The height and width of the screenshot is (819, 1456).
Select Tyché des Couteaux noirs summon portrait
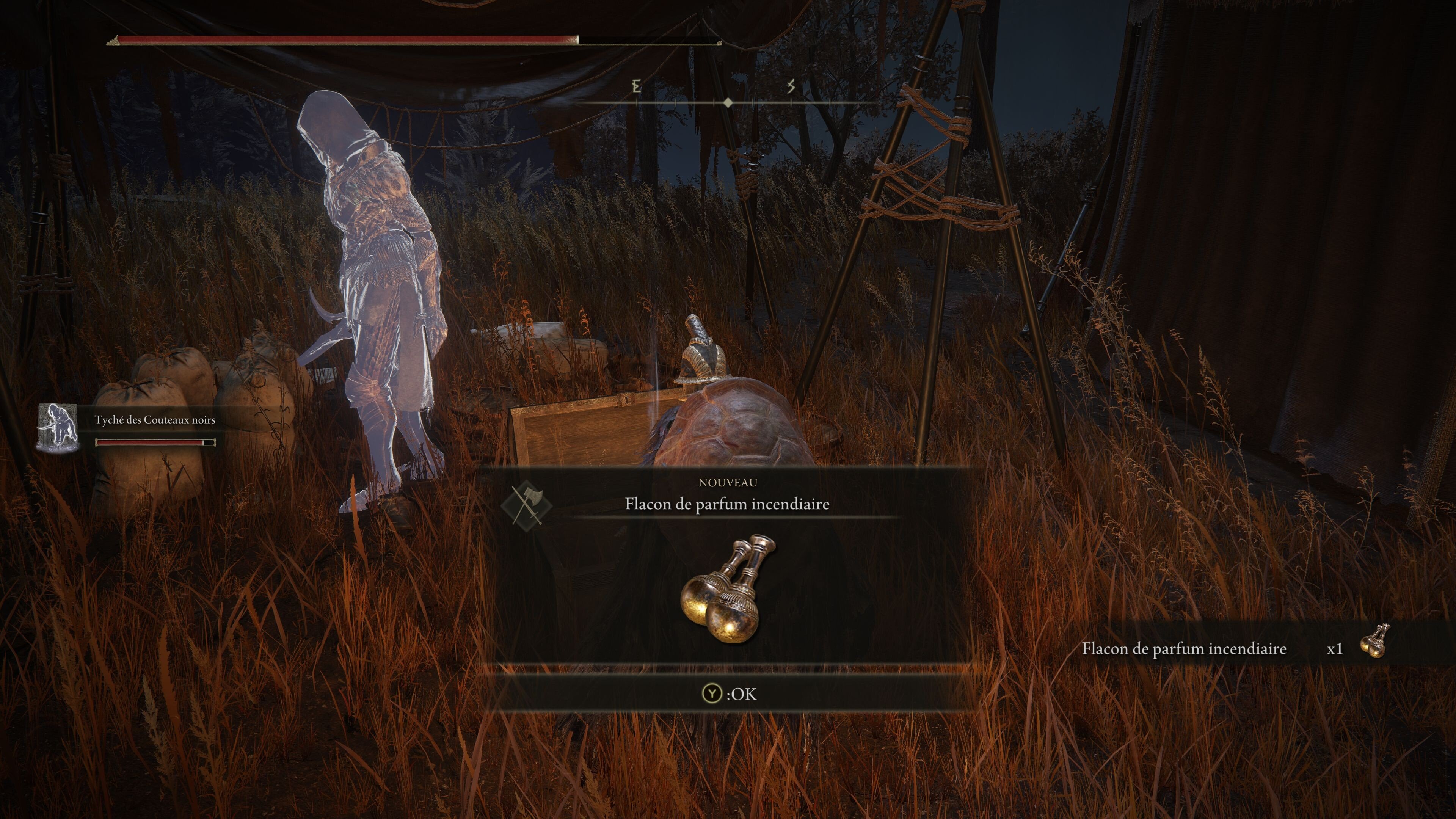[x=58, y=428]
